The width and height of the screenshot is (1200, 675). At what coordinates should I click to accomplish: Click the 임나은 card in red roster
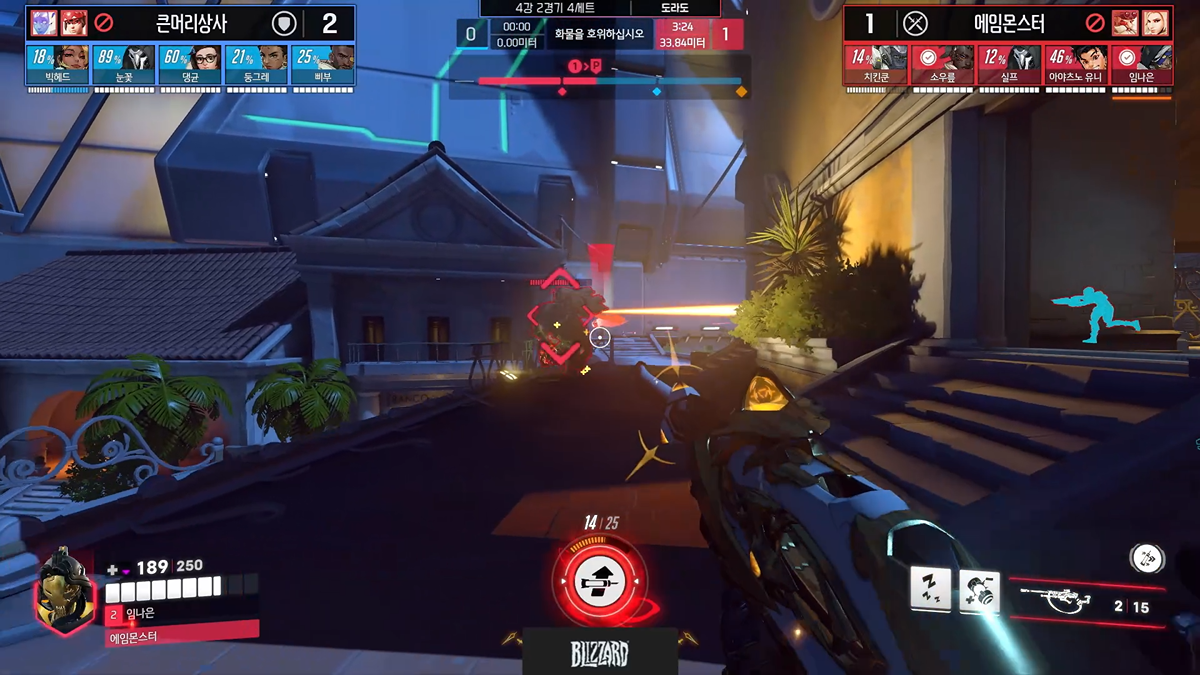tap(1141, 64)
